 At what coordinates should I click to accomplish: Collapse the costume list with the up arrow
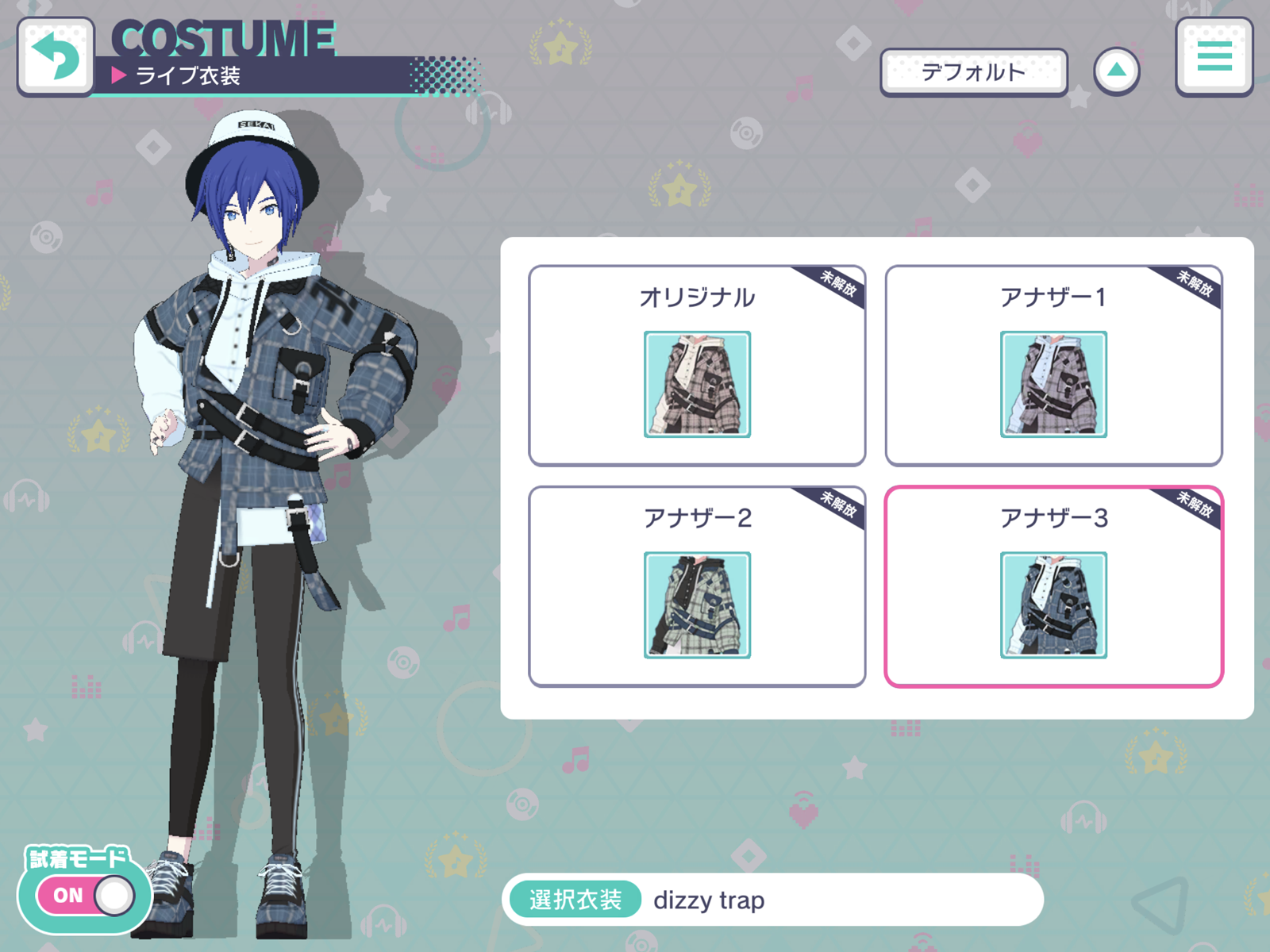tap(1118, 70)
